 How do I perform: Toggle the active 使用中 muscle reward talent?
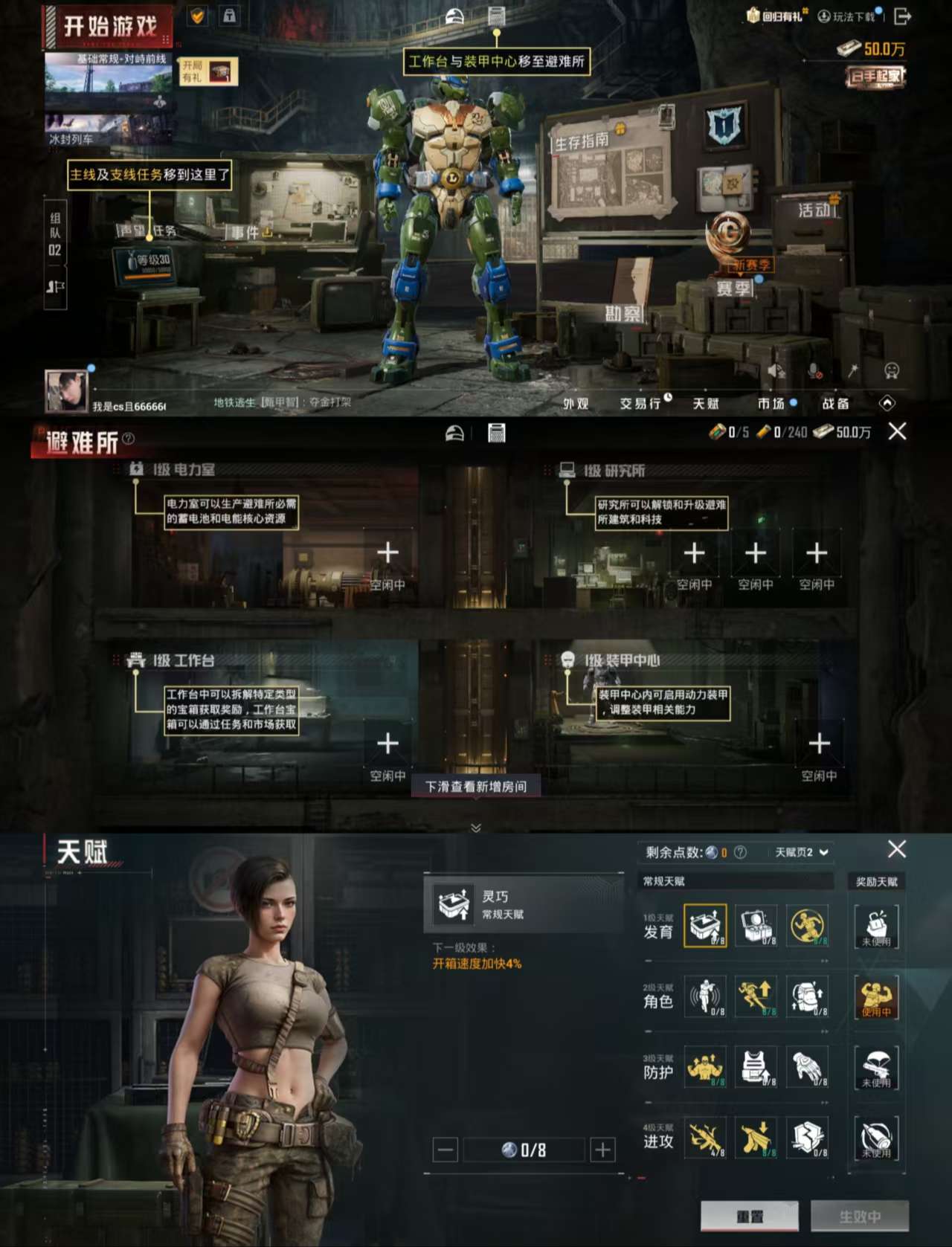pyautogui.click(x=876, y=999)
